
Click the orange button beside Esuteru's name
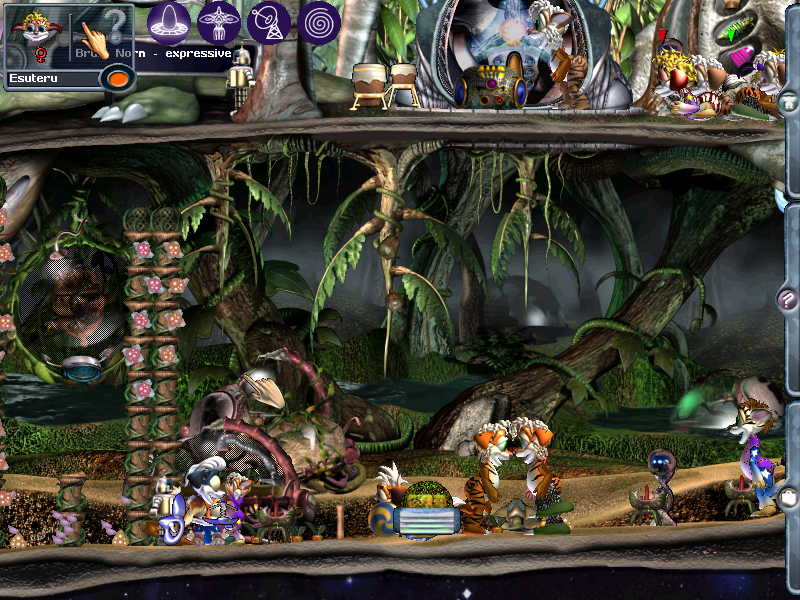[x=118, y=77]
